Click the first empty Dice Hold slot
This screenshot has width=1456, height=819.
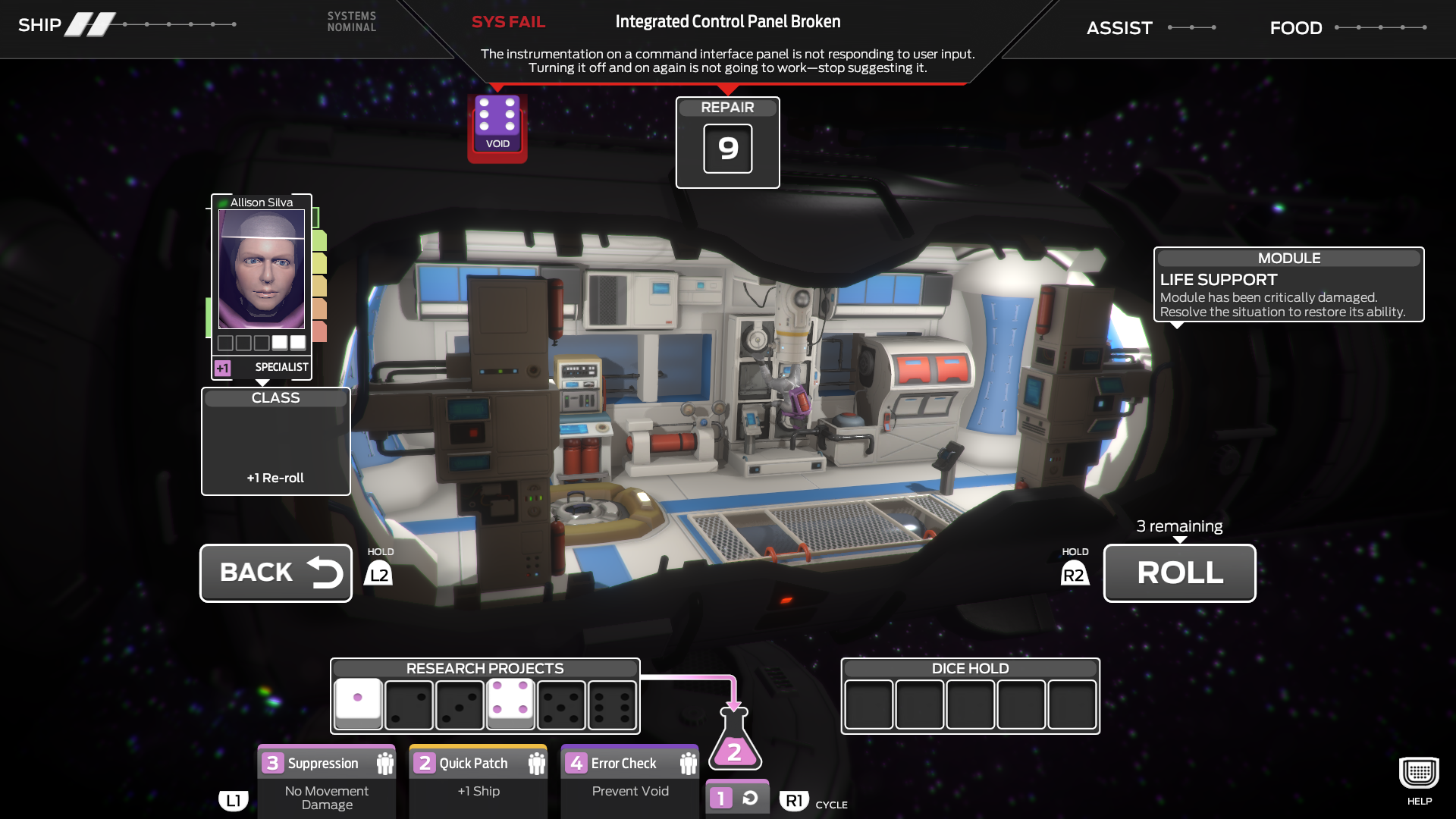pos(868,704)
